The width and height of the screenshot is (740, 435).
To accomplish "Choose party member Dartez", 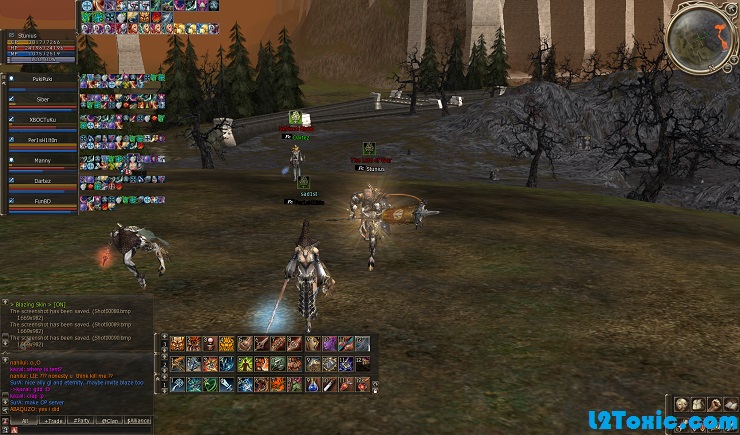I will (41, 180).
